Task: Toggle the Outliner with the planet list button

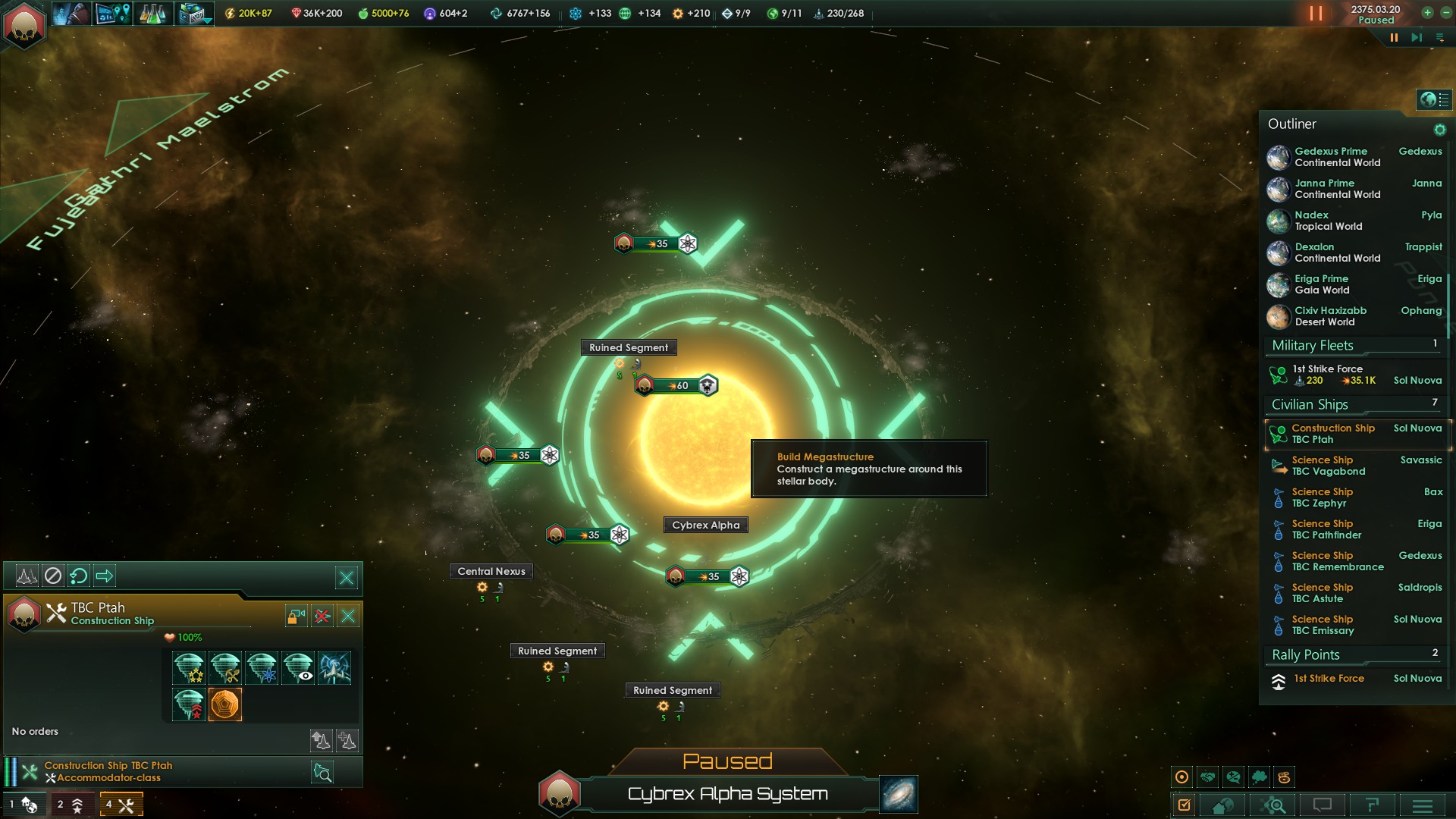Action: [x=1434, y=99]
